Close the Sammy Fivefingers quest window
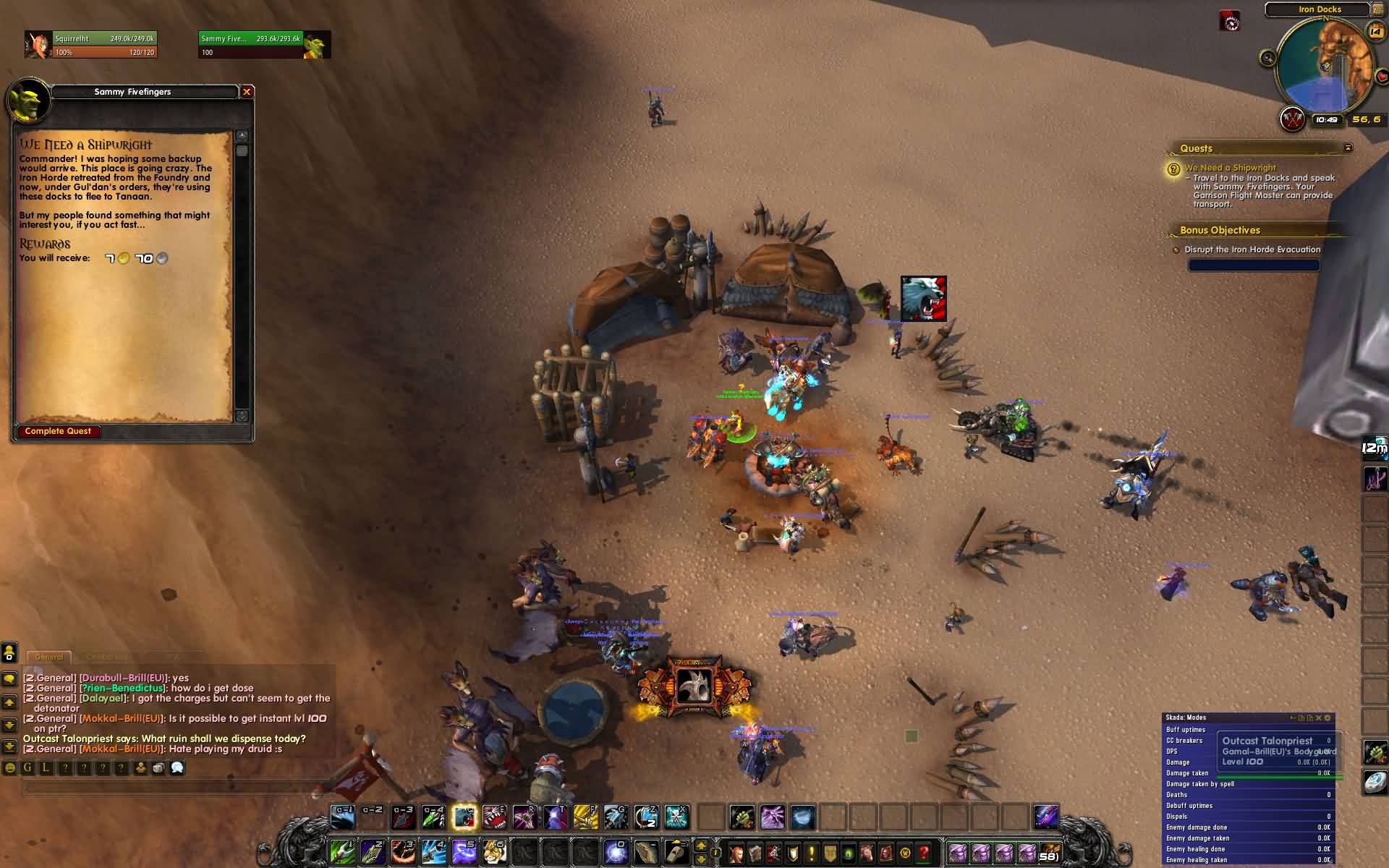 point(247,92)
